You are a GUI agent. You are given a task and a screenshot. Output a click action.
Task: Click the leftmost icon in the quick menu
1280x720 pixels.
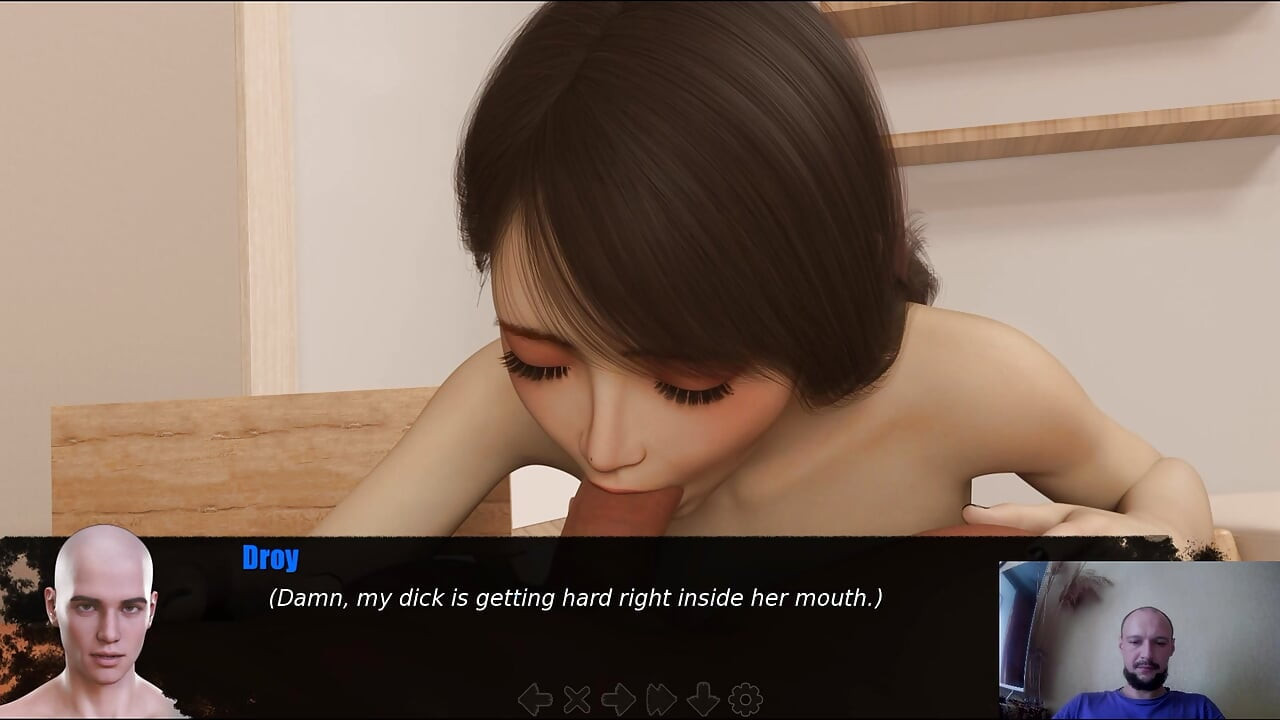tap(535, 698)
